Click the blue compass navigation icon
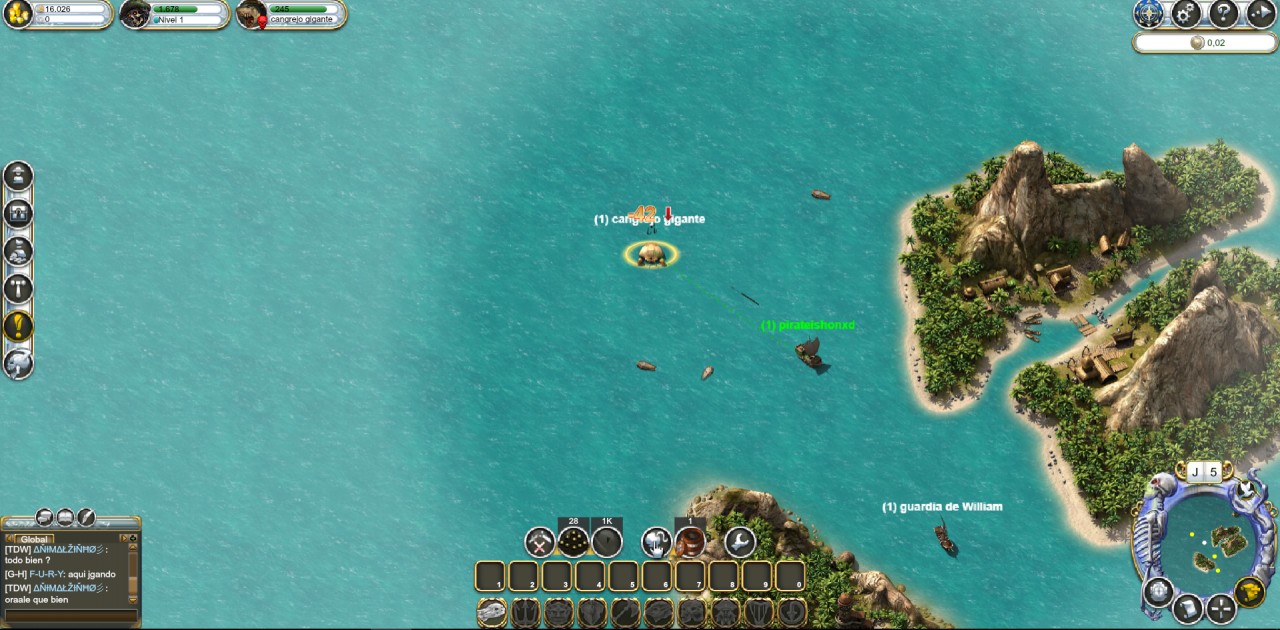Viewport: 1280px width, 630px height. click(1148, 13)
